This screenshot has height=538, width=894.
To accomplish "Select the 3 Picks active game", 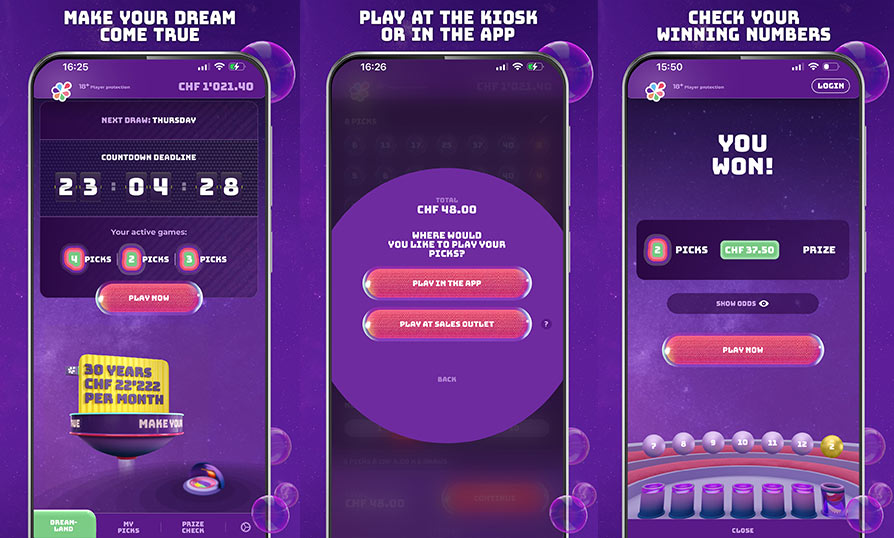I will coord(187,259).
